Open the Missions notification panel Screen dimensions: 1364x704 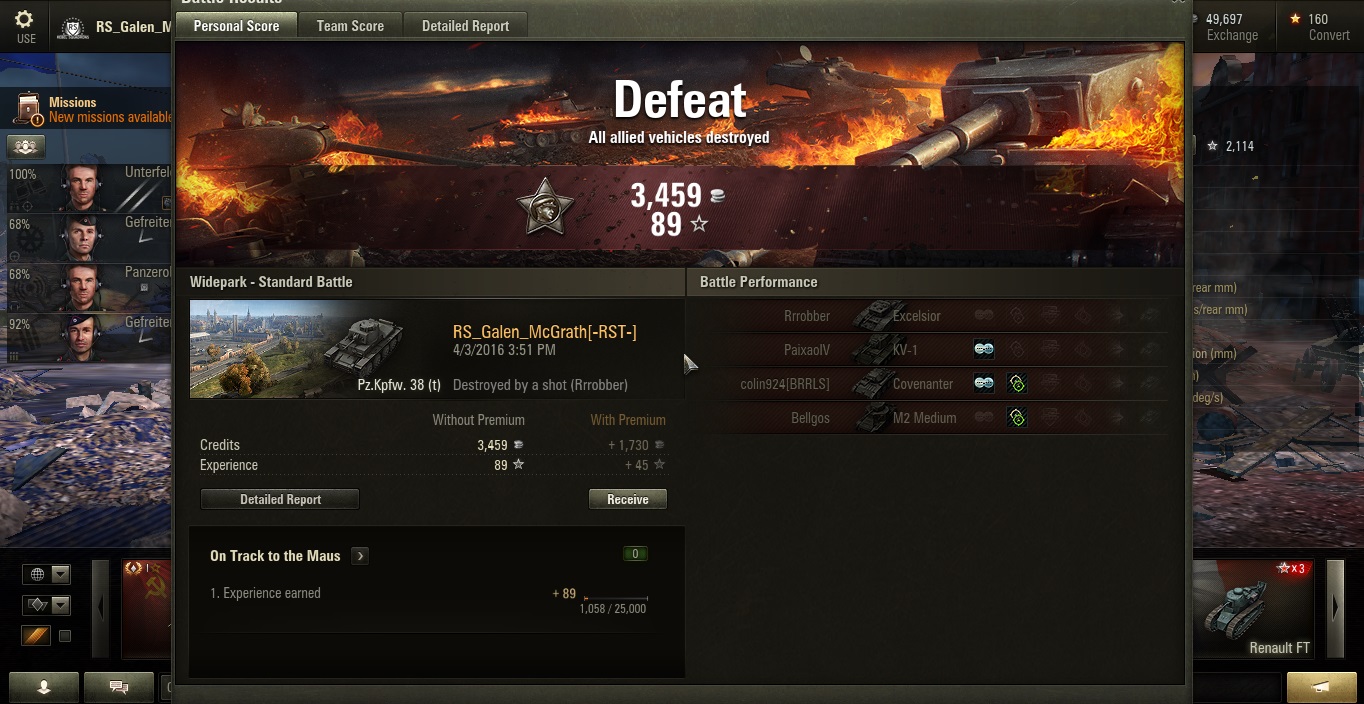90,110
